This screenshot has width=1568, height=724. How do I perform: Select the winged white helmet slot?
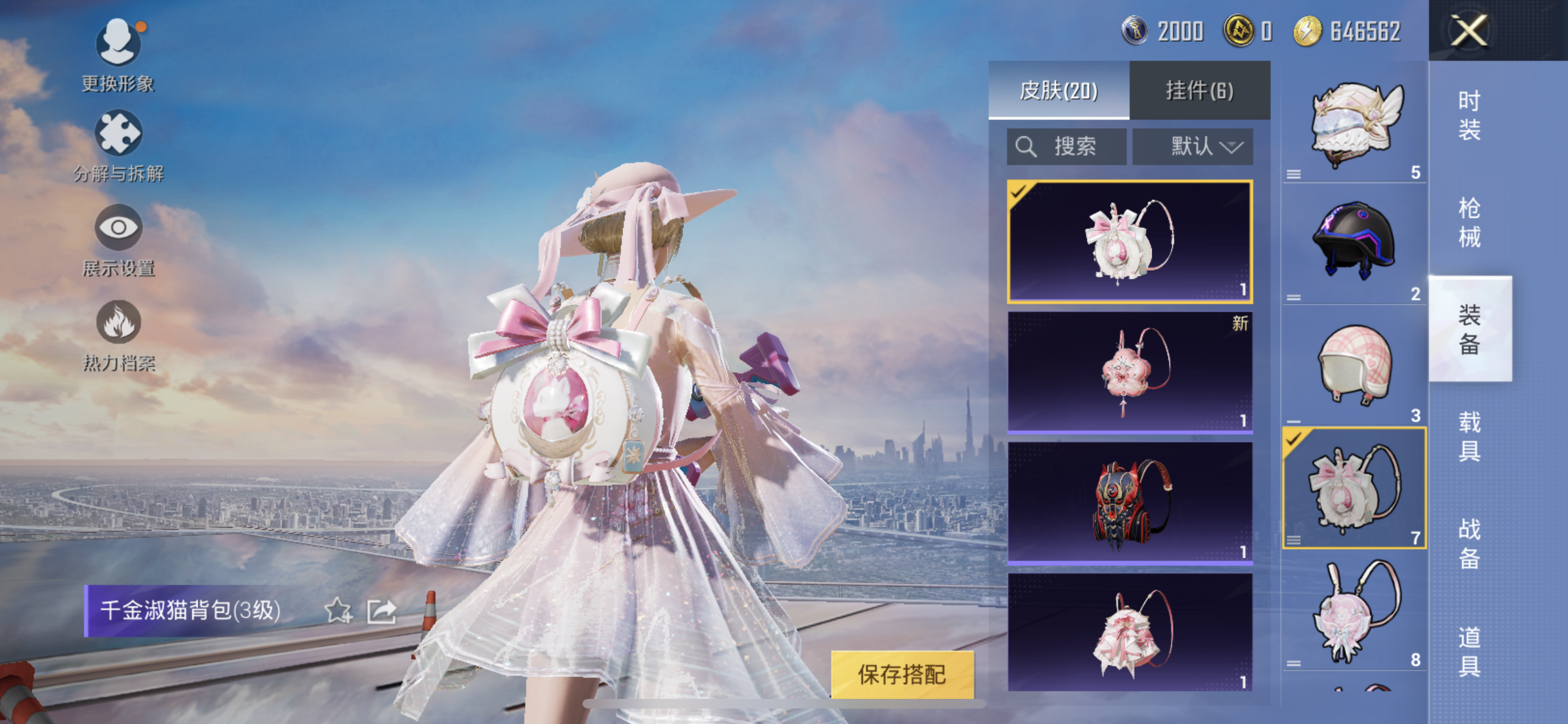(x=1355, y=124)
